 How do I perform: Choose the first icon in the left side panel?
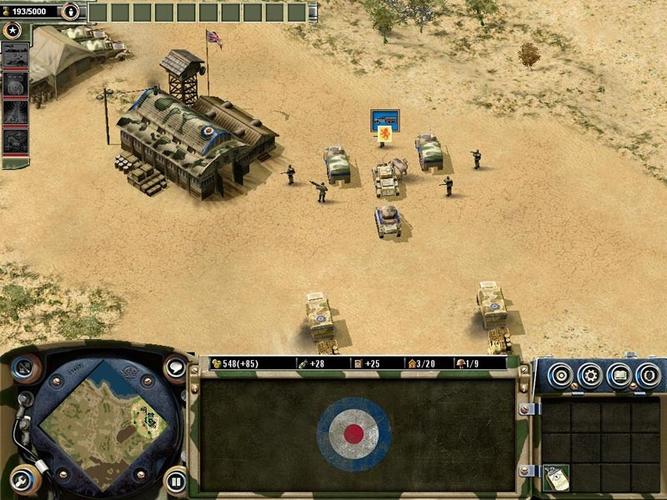tap(15, 56)
